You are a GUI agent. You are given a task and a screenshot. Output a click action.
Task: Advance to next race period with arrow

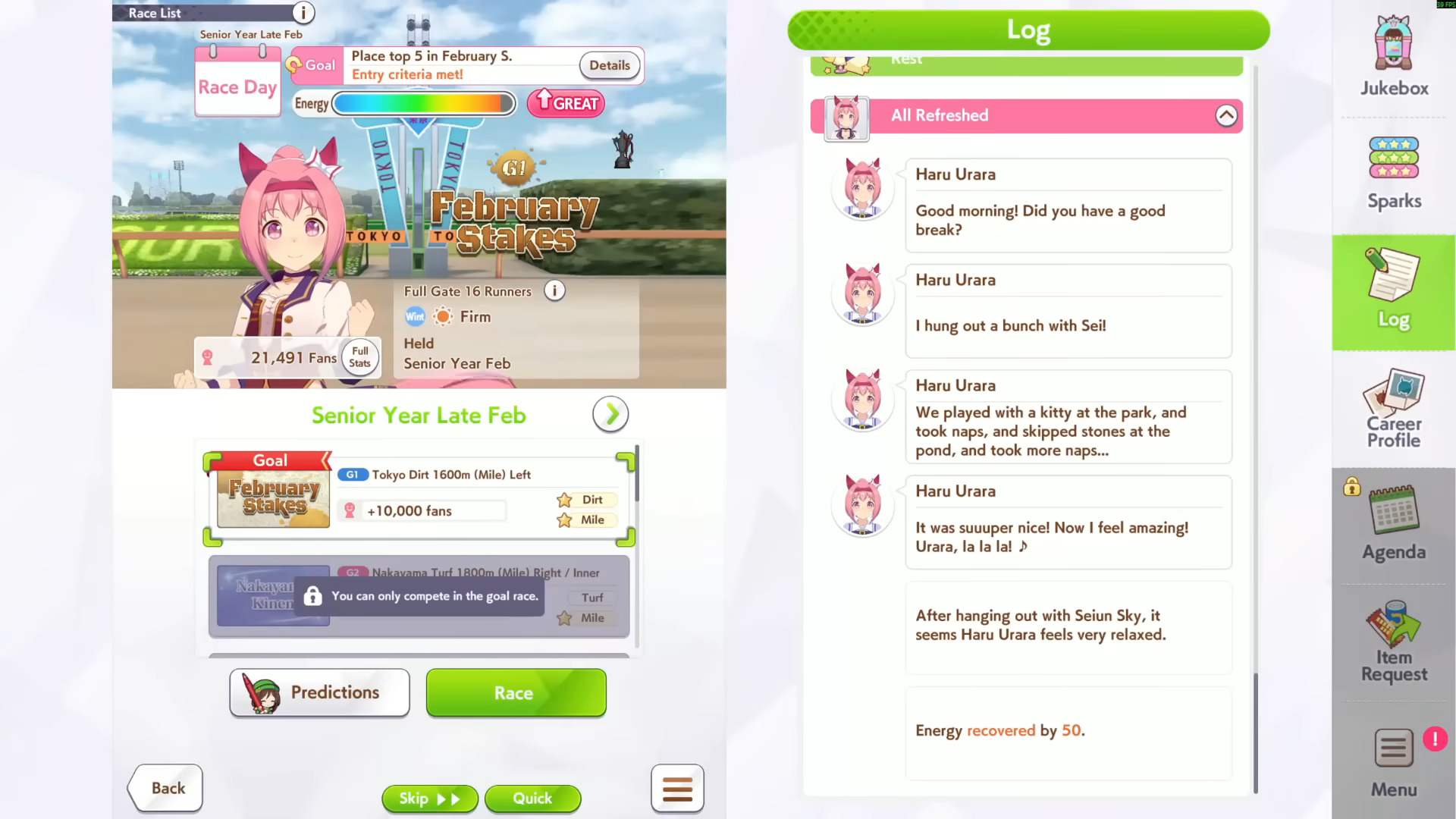click(610, 415)
